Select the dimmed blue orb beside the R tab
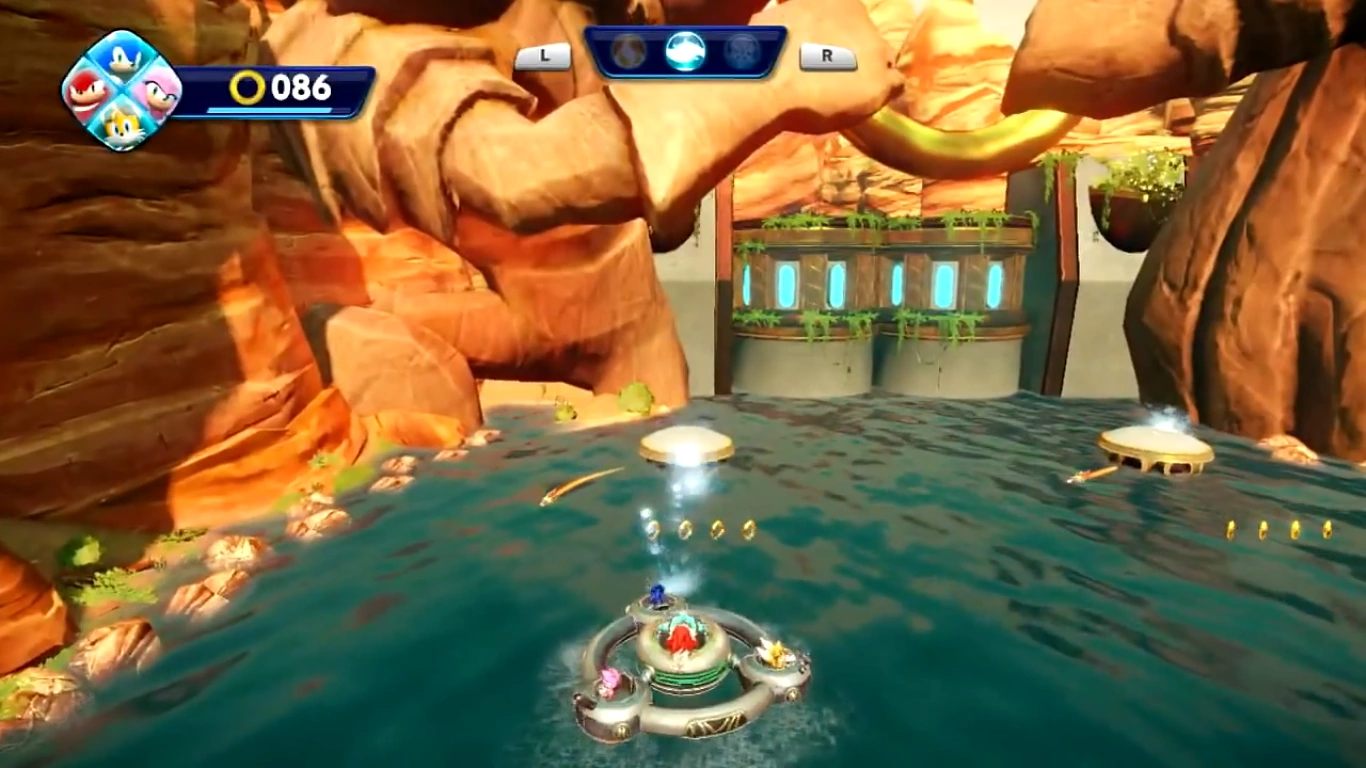 click(742, 52)
